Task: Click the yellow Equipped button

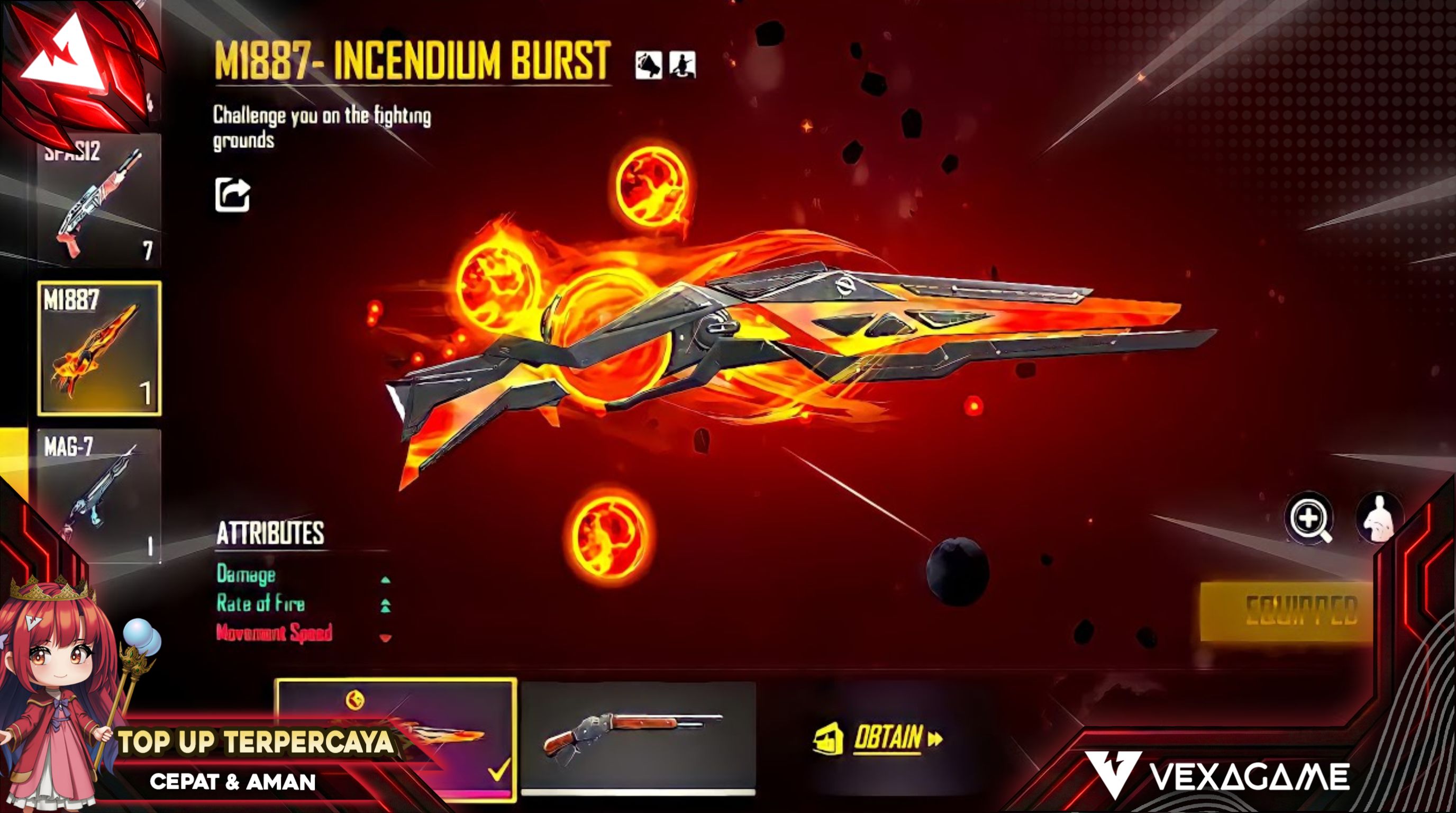Action: (x=1287, y=612)
